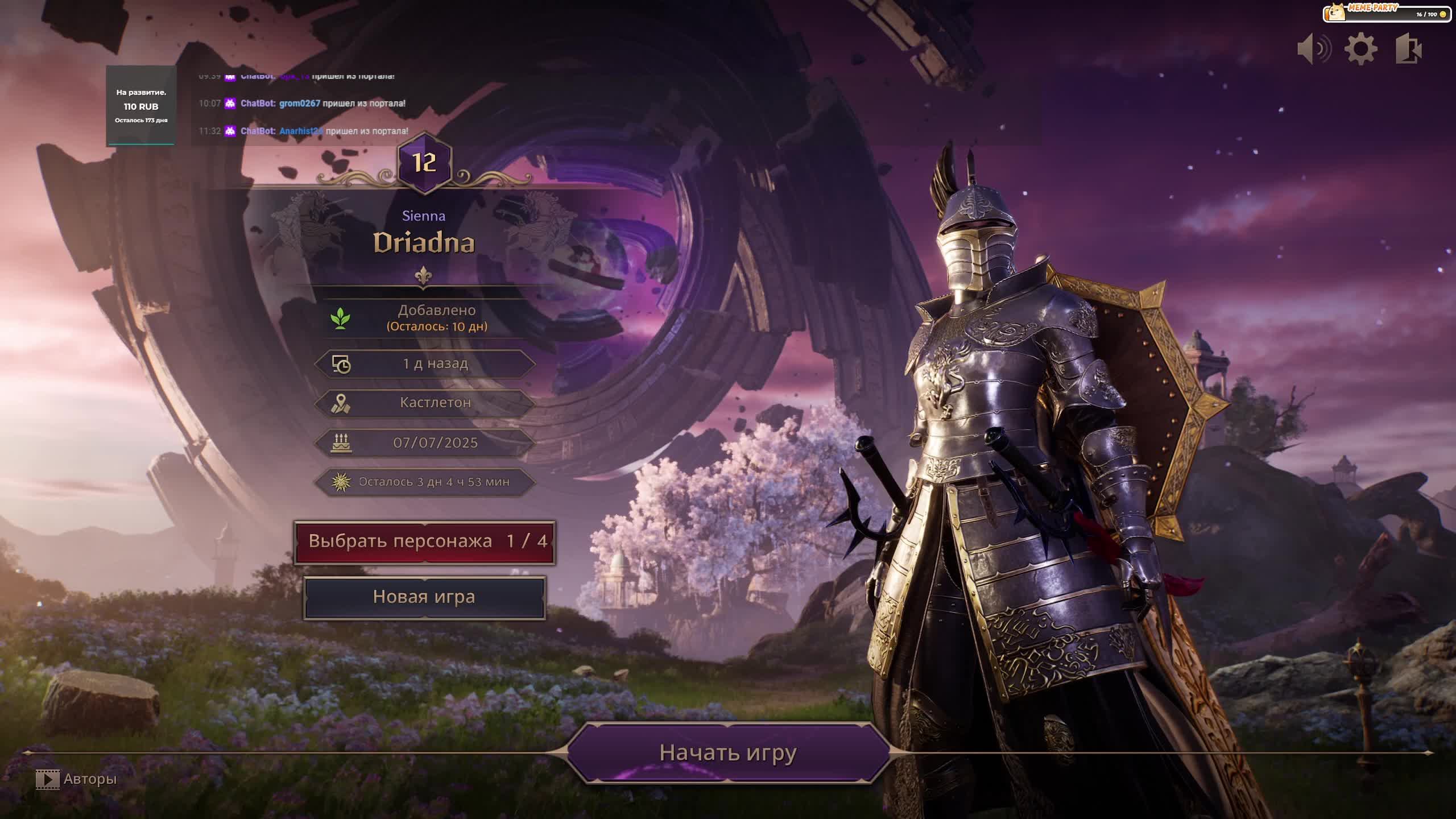1456x819 pixels.
Task: Toggle the speaker sound icon
Action: click(1314, 49)
